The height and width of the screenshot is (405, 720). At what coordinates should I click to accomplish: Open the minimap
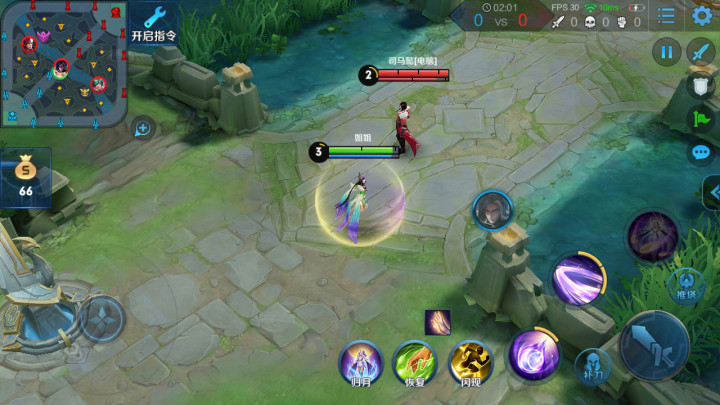63,62
